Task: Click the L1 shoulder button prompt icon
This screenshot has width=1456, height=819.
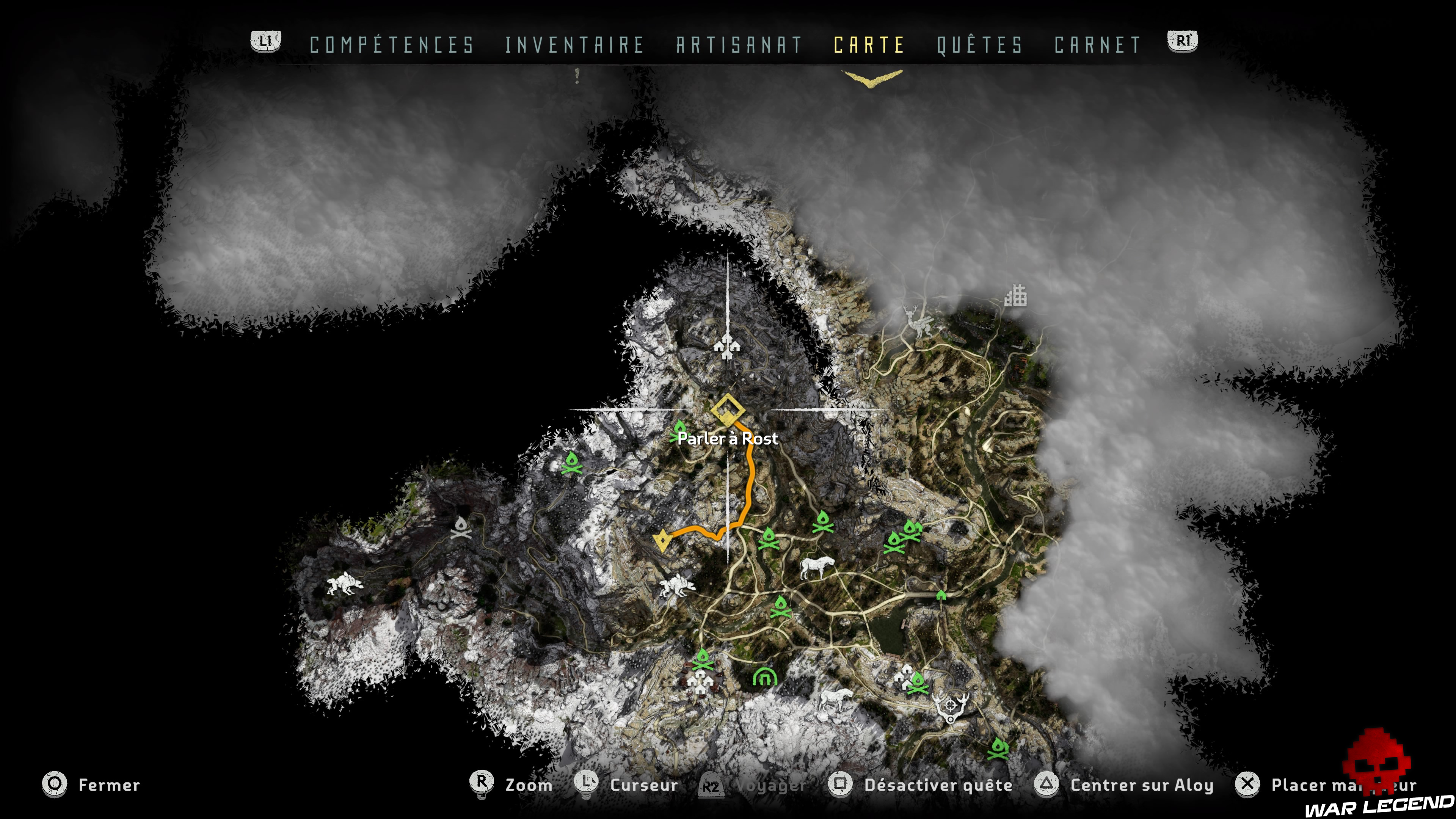Action: (x=266, y=41)
